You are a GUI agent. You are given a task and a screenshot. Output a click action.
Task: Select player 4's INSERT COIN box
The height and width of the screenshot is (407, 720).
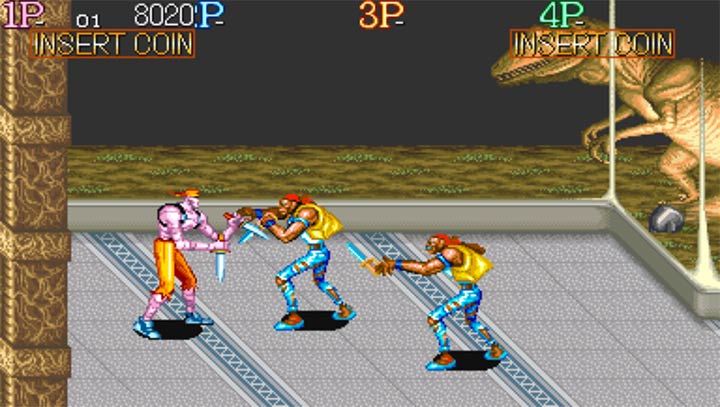[592, 44]
